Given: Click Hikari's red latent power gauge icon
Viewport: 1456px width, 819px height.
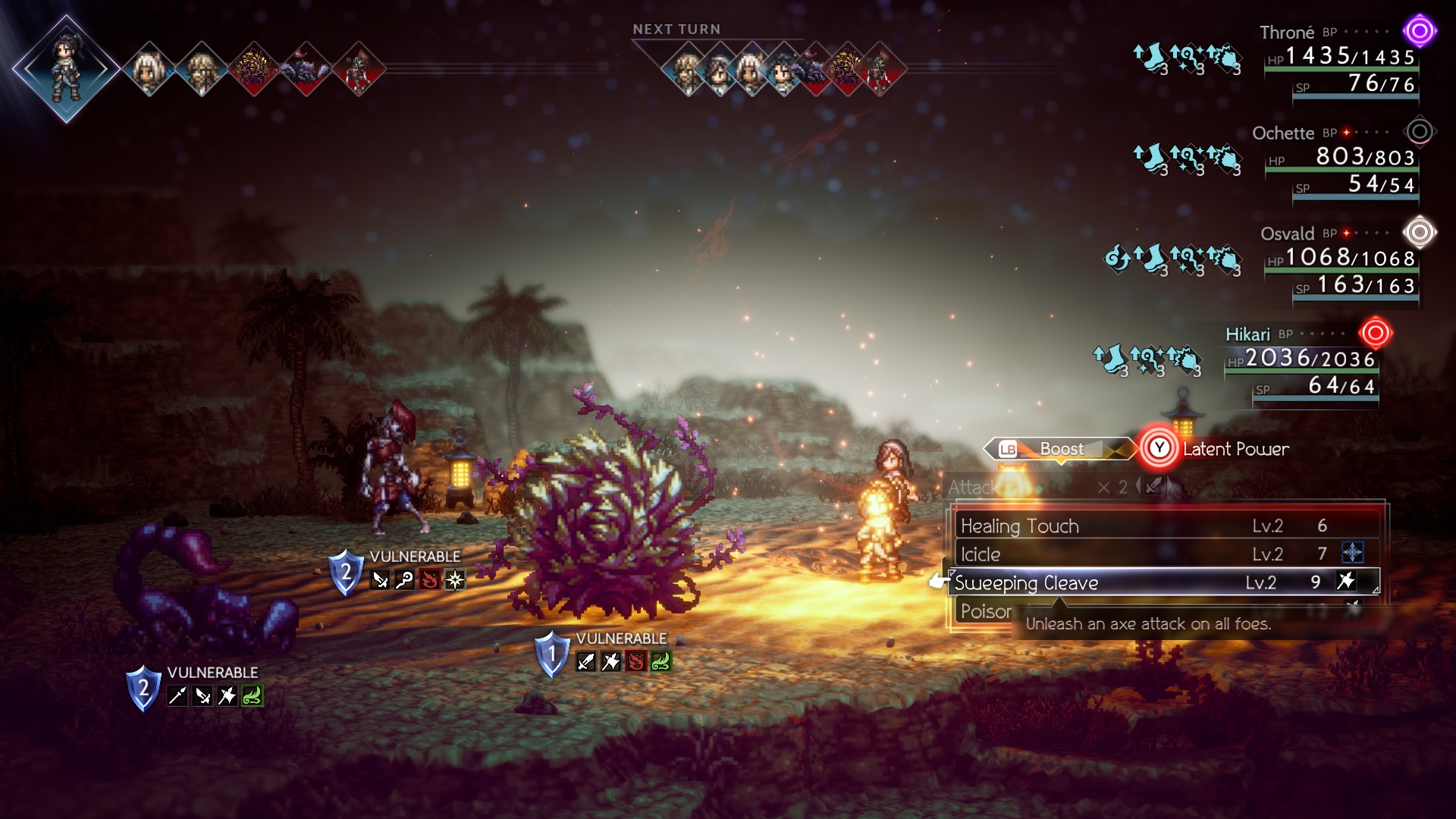Looking at the screenshot, I should click(1375, 333).
